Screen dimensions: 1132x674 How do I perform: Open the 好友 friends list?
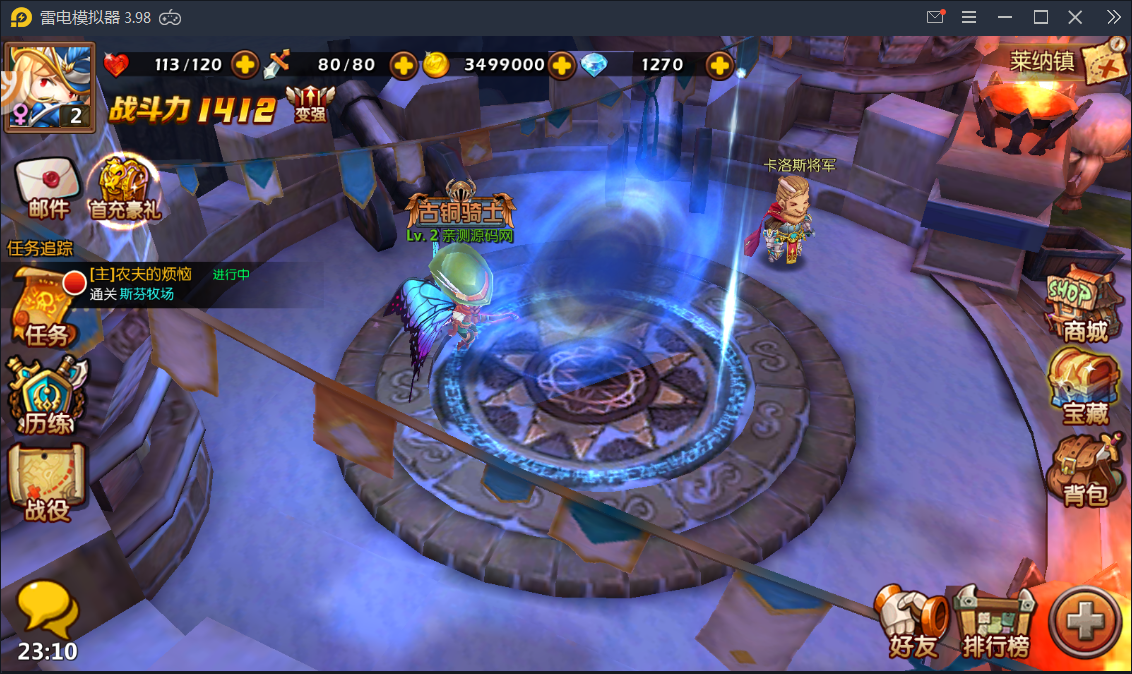[x=912, y=622]
